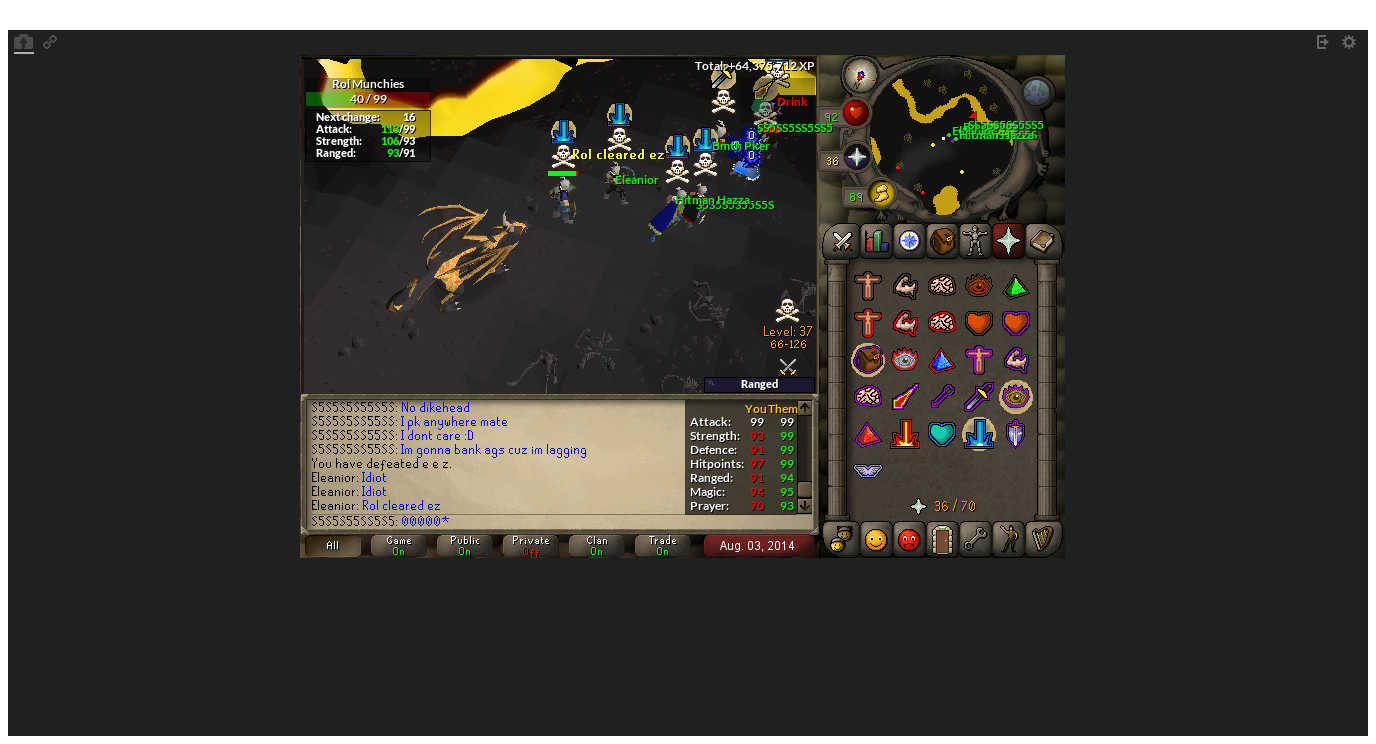Activate the Redemption prayer
This screenshot has width=1376, height=744.
coord(942,434)
